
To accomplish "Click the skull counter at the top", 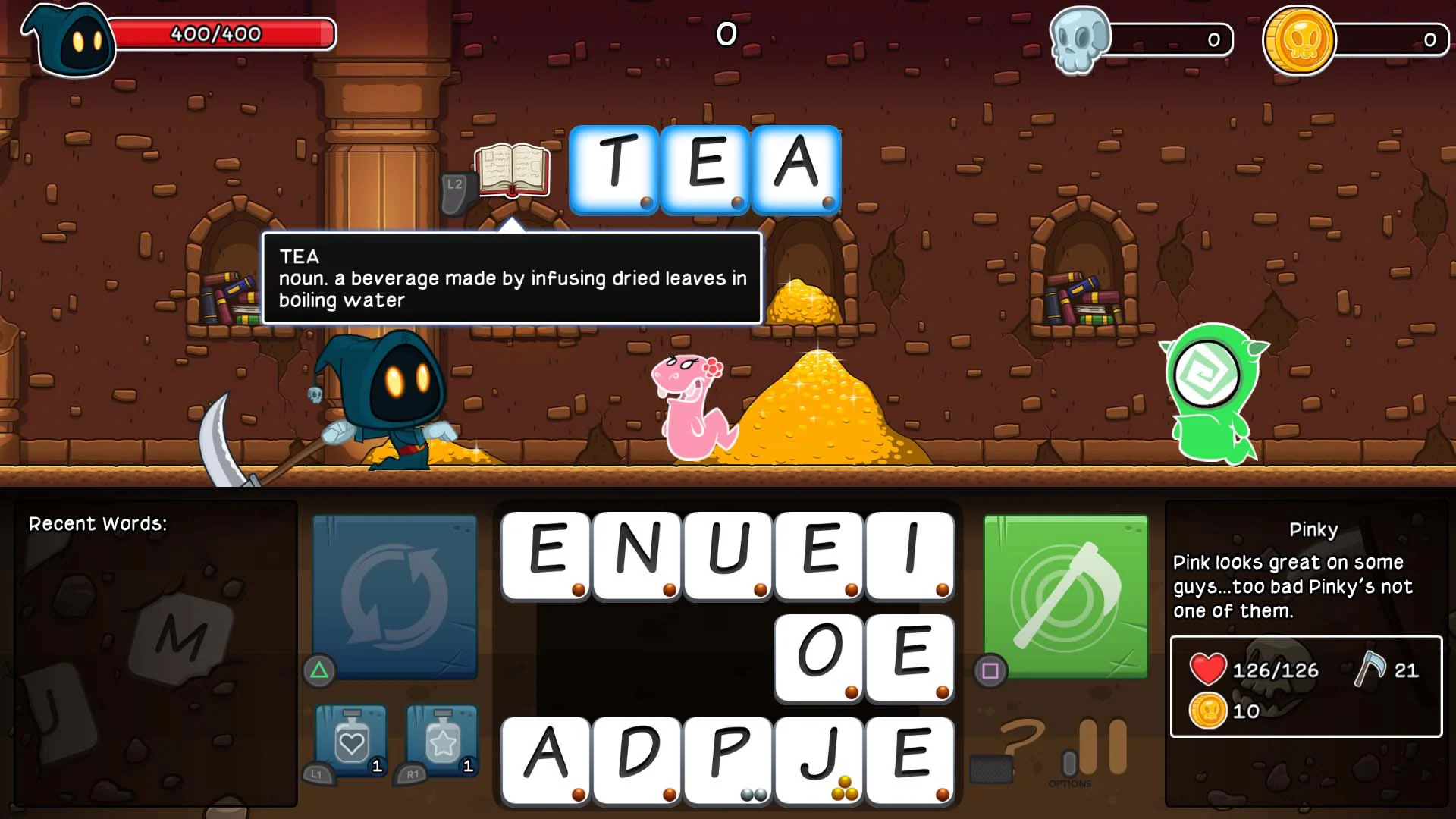I will pos(1078,42).
